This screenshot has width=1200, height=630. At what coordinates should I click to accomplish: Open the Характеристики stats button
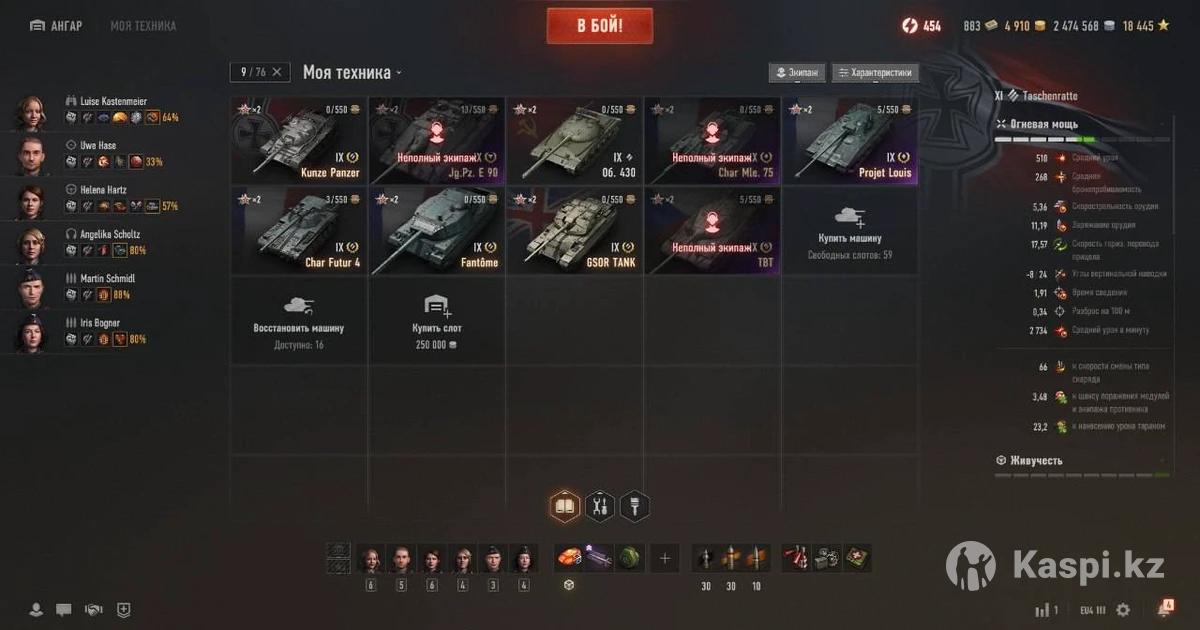875,73
